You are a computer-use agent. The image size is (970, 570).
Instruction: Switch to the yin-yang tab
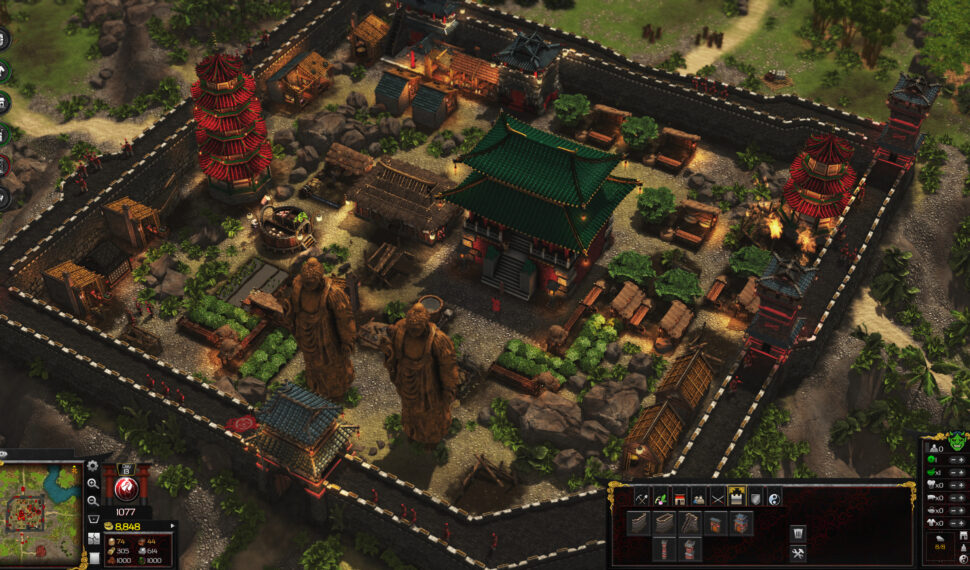pos(775,497)
